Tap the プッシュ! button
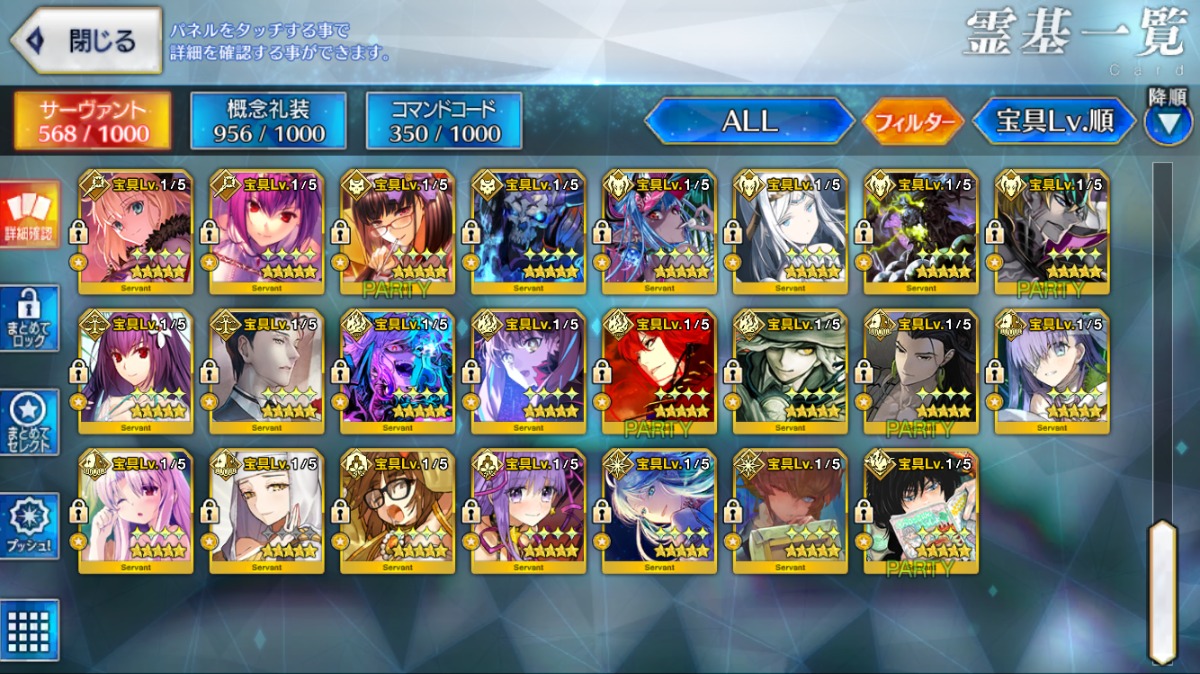Image resolution: width=1200 pixels, height=674 pixels. (30, 526)
